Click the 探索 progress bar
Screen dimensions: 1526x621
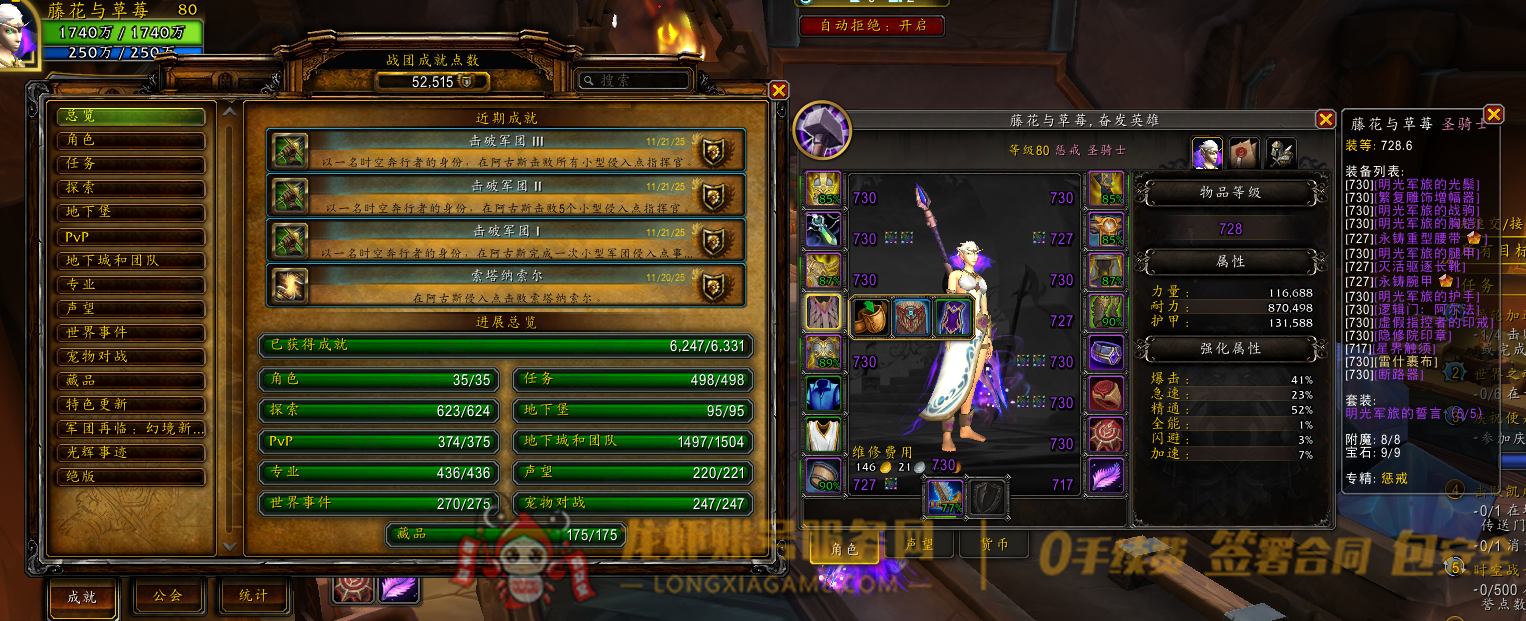381,411
